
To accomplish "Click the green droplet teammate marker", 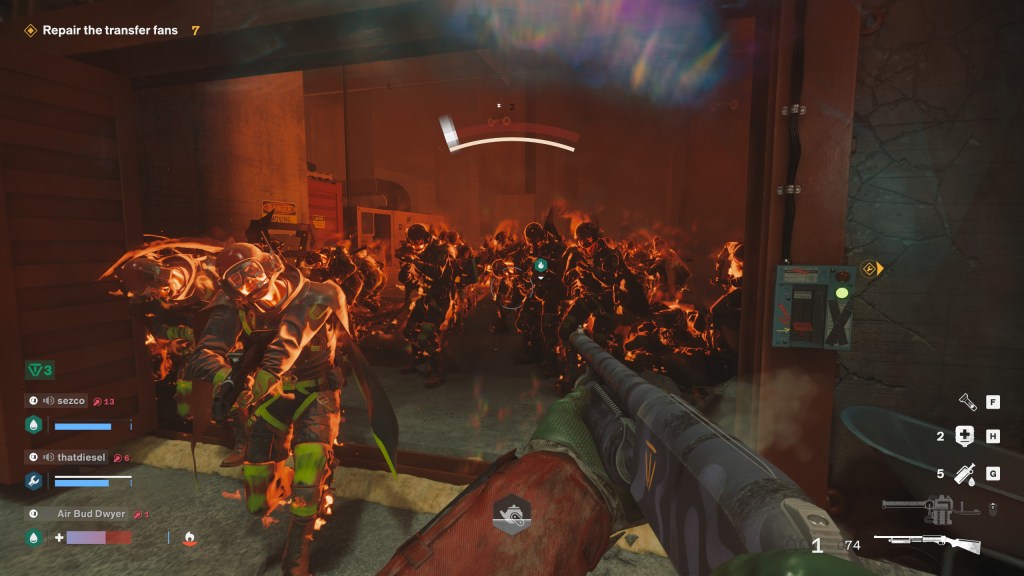I will (540, 265).
